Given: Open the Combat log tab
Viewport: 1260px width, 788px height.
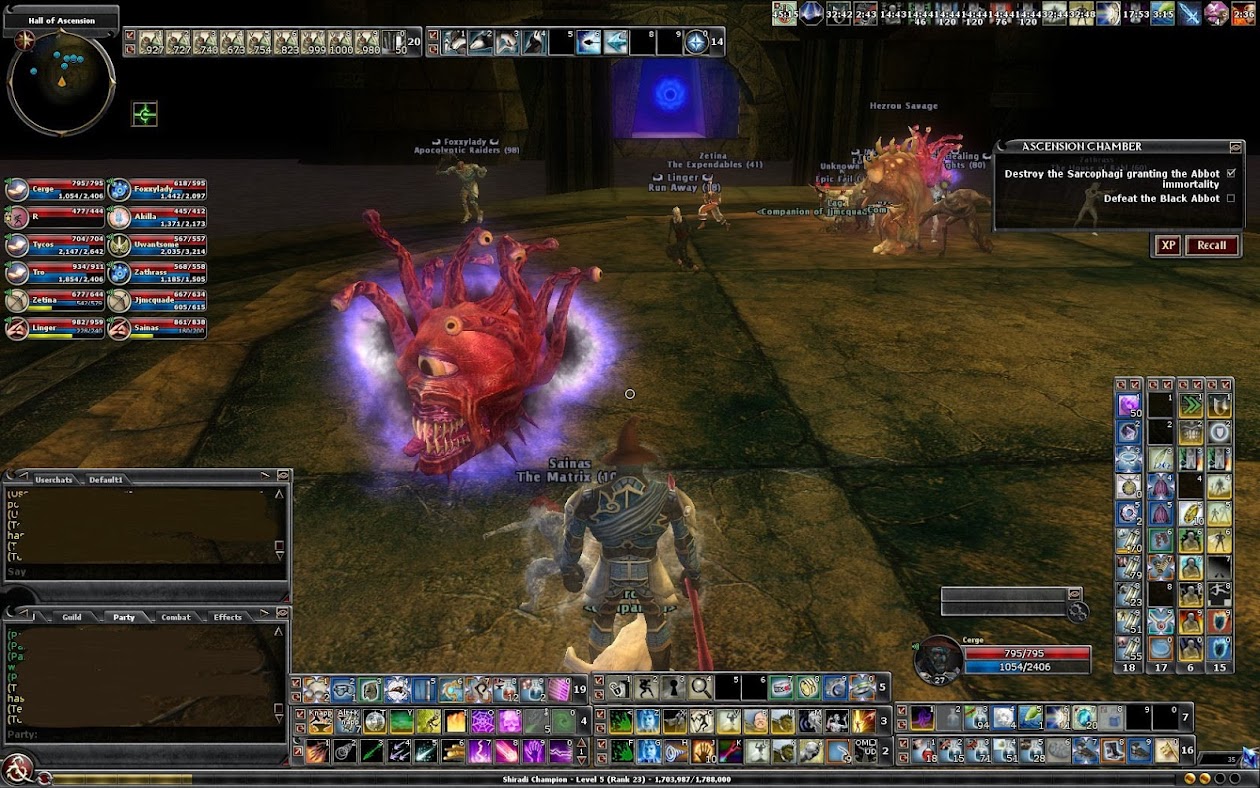Looking at the screenshot, I should pos(176,617).
